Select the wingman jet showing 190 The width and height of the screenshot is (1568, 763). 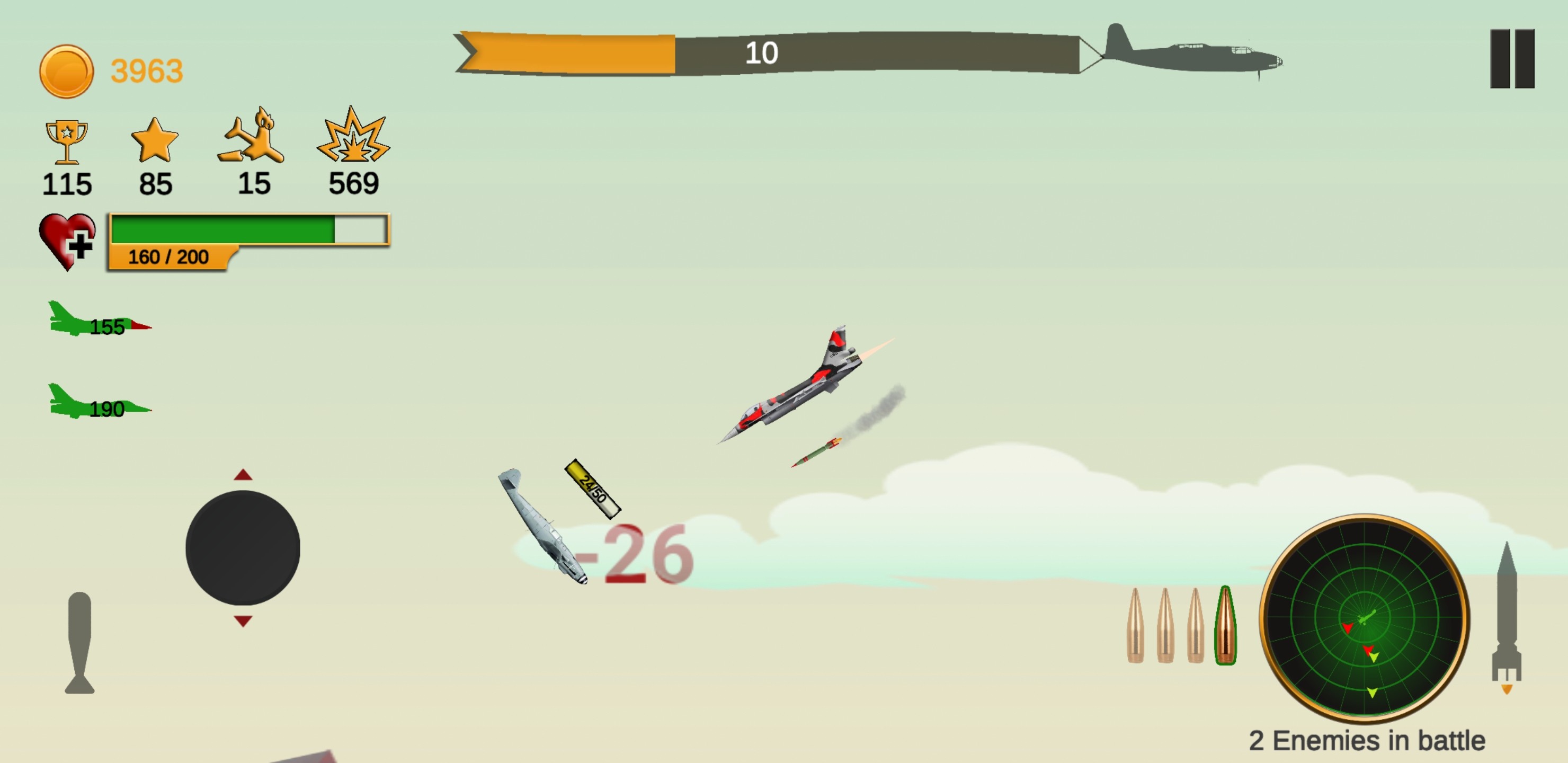(x=99, y=403)
